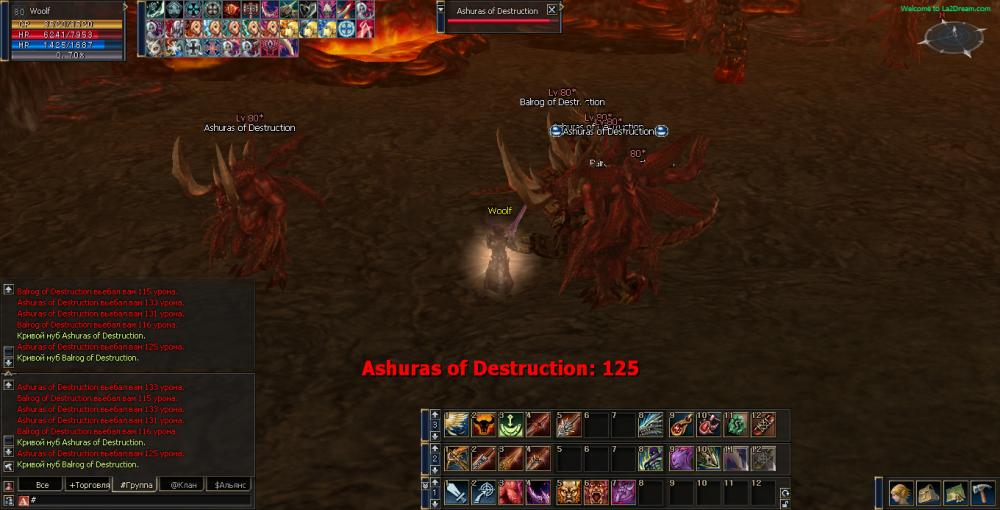
Task: Activate the roaring red demon skill
Action: 596,492
